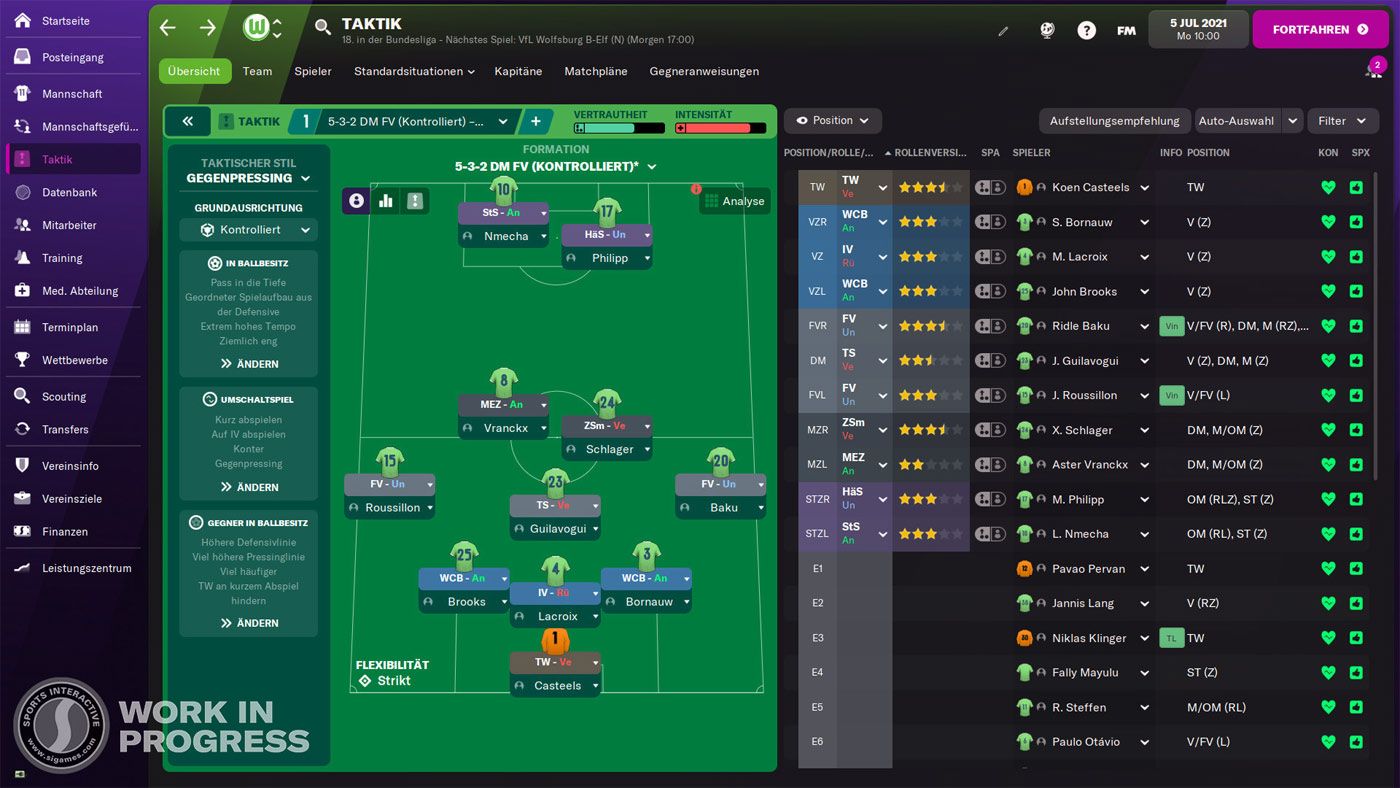Click the FORTFAHREN continue button

(1320, 29)
